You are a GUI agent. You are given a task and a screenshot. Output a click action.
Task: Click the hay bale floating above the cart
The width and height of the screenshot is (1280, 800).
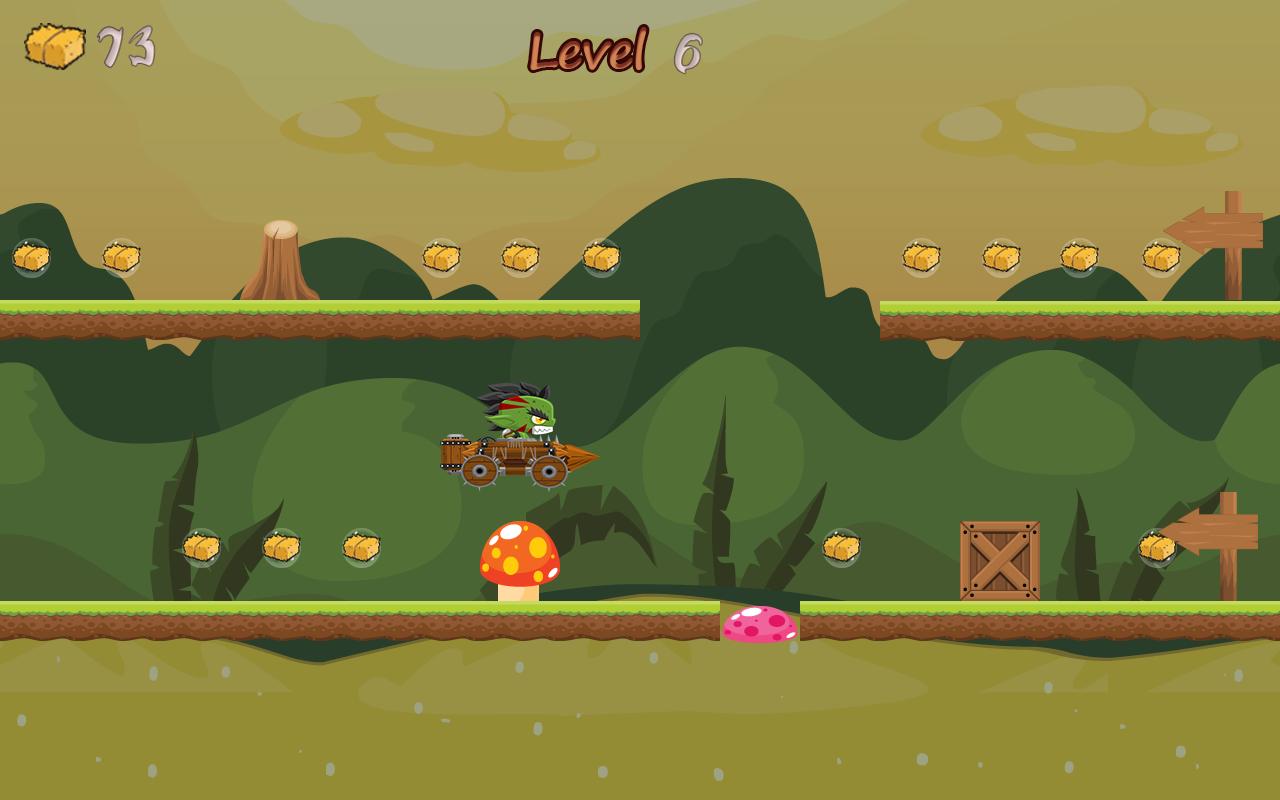pos(520,258)
